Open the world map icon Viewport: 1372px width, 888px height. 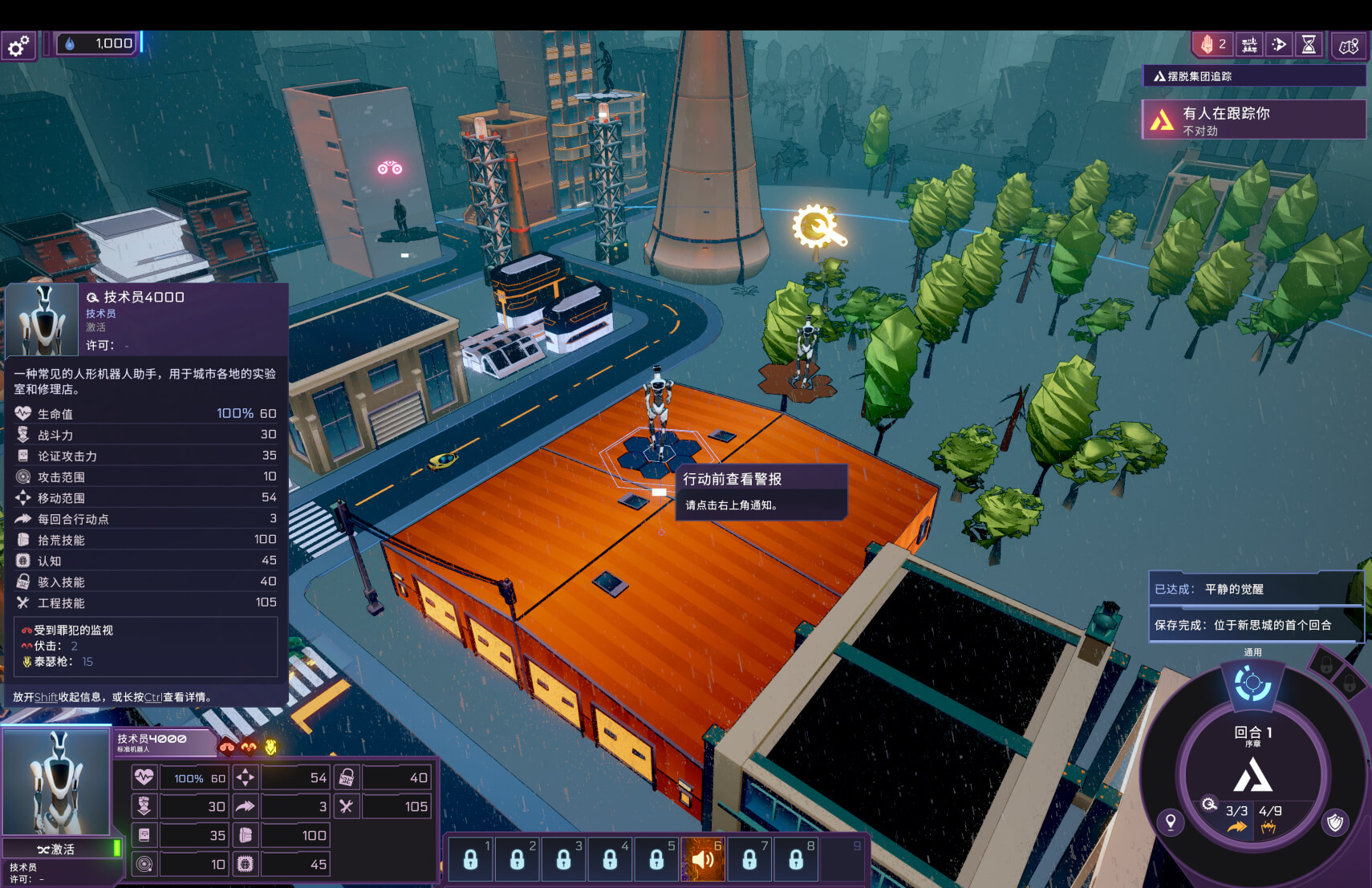[1347, 45]
